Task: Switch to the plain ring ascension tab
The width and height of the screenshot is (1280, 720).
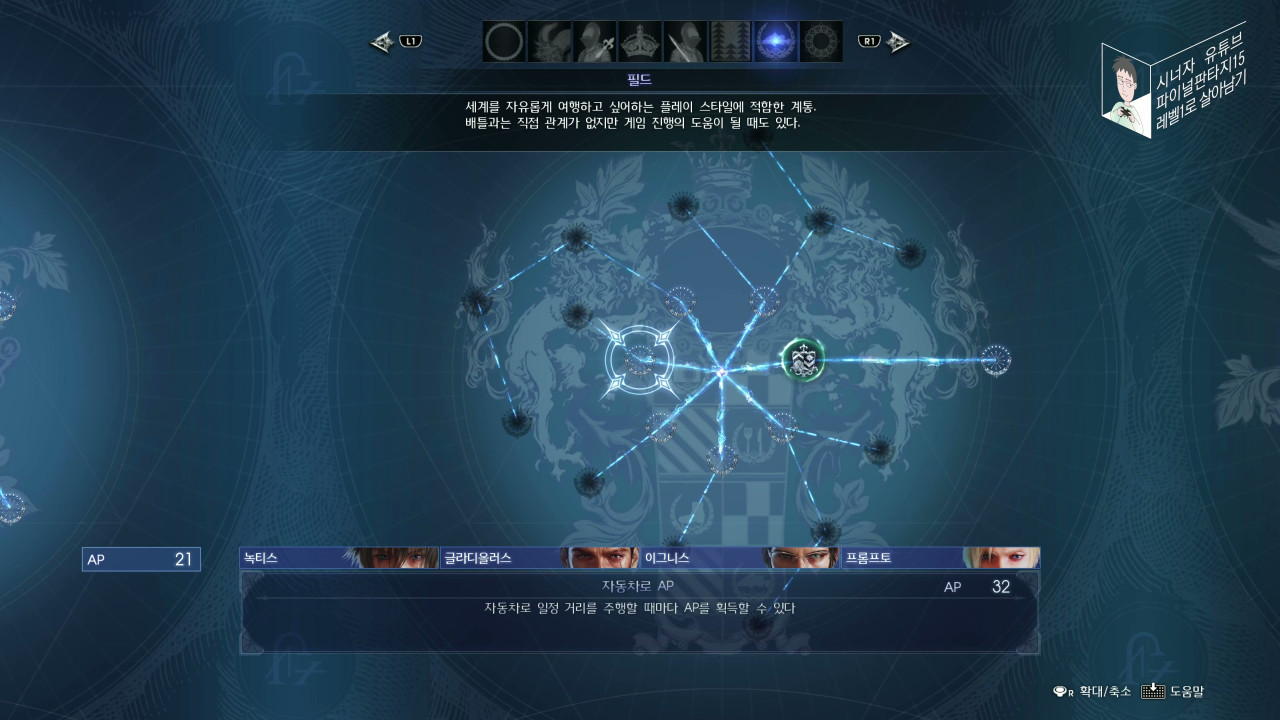Action: tap(504, 42)
